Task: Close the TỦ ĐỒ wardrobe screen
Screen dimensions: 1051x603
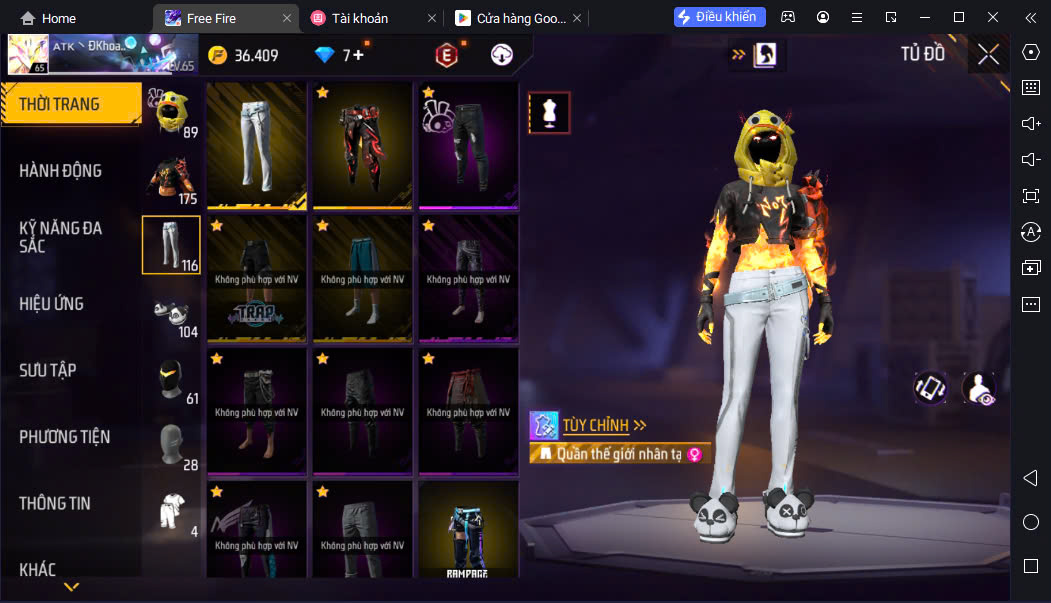Action: click(988, 54)
